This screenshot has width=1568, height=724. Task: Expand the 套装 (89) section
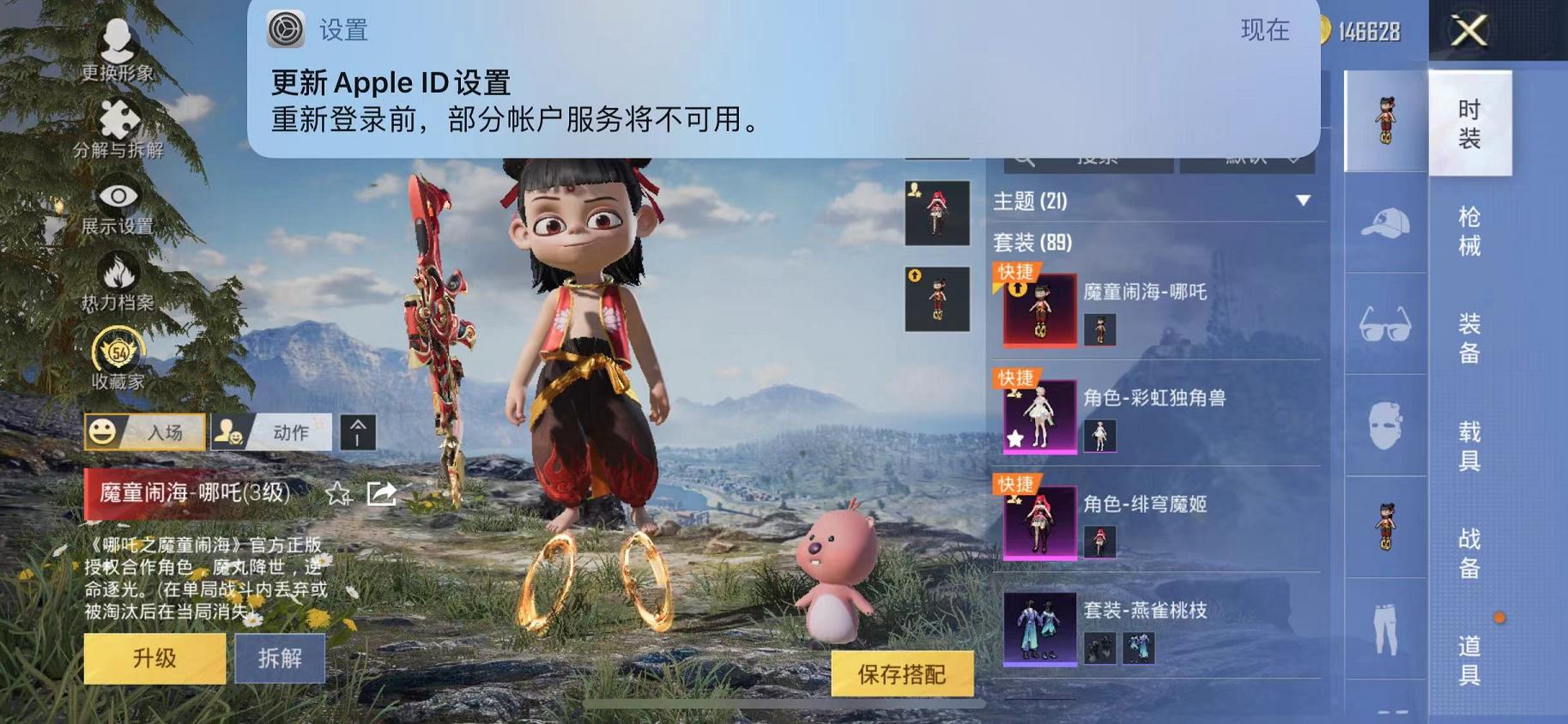pos(1034,244)
